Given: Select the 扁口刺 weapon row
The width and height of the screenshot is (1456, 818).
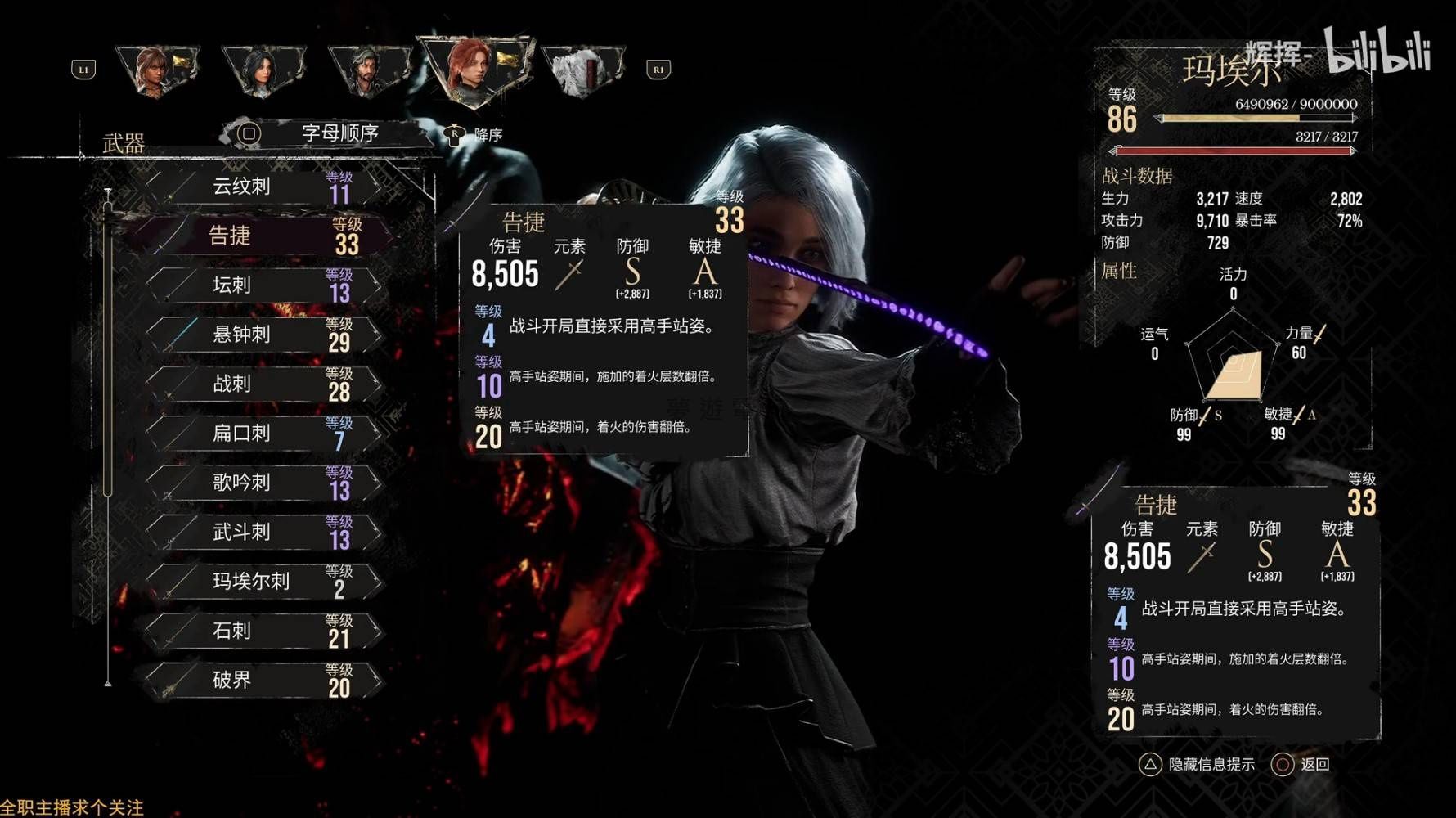Looking at the screenshot, I should click(262, 434).
